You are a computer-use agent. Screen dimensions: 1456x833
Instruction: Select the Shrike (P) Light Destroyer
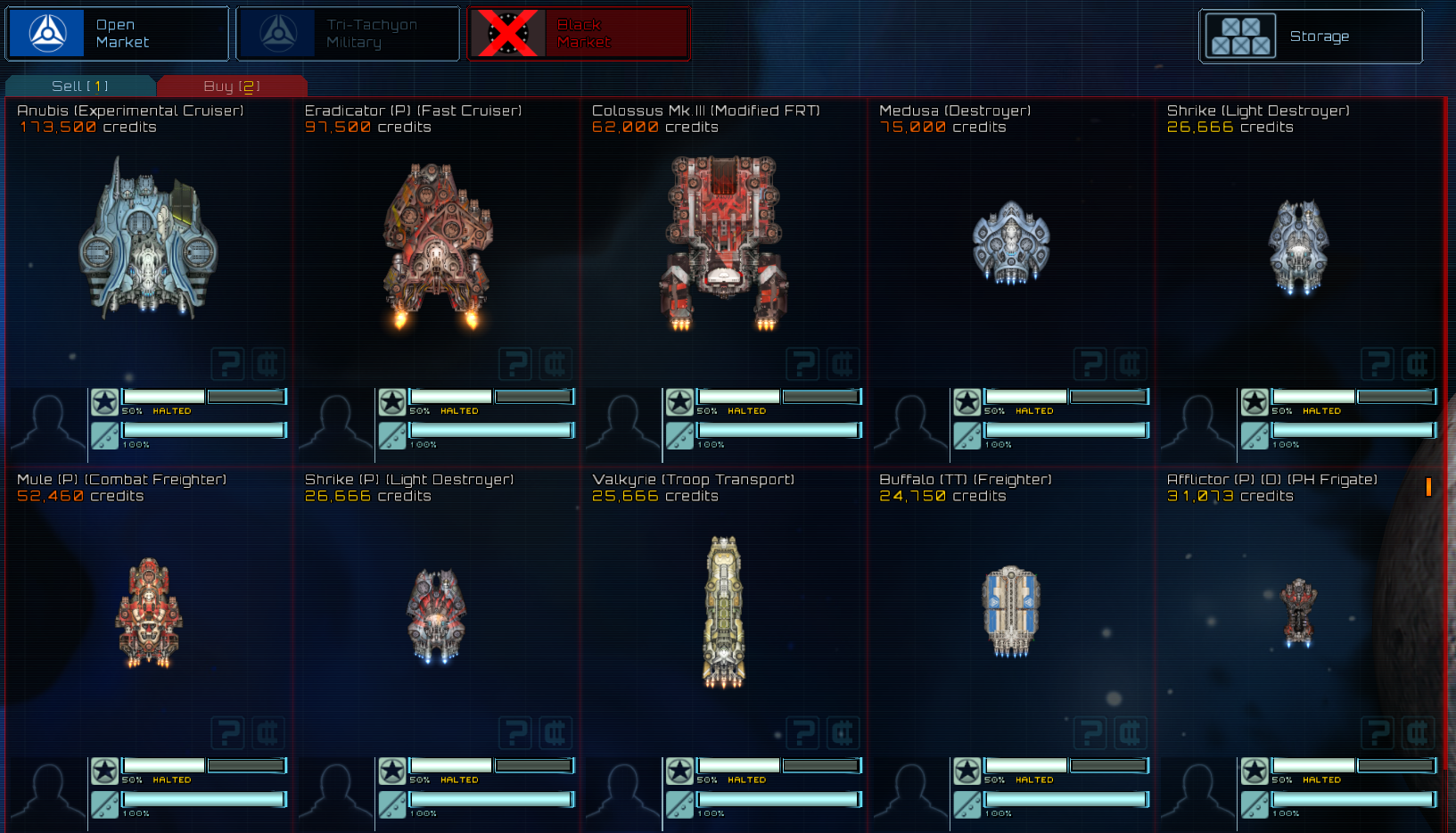[x=437, y=615]
